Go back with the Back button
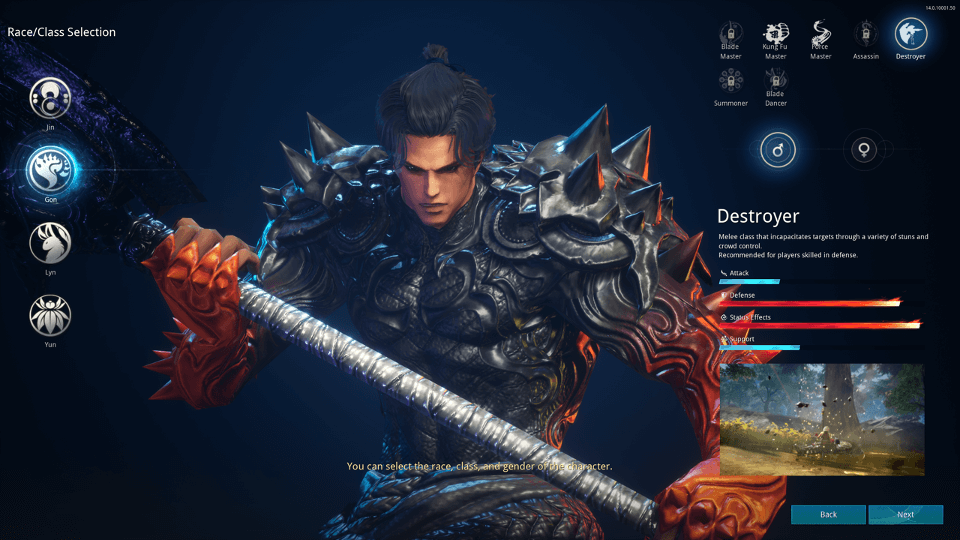The height and width of the screenshot is (540, 960). click(x=828, y=514)
